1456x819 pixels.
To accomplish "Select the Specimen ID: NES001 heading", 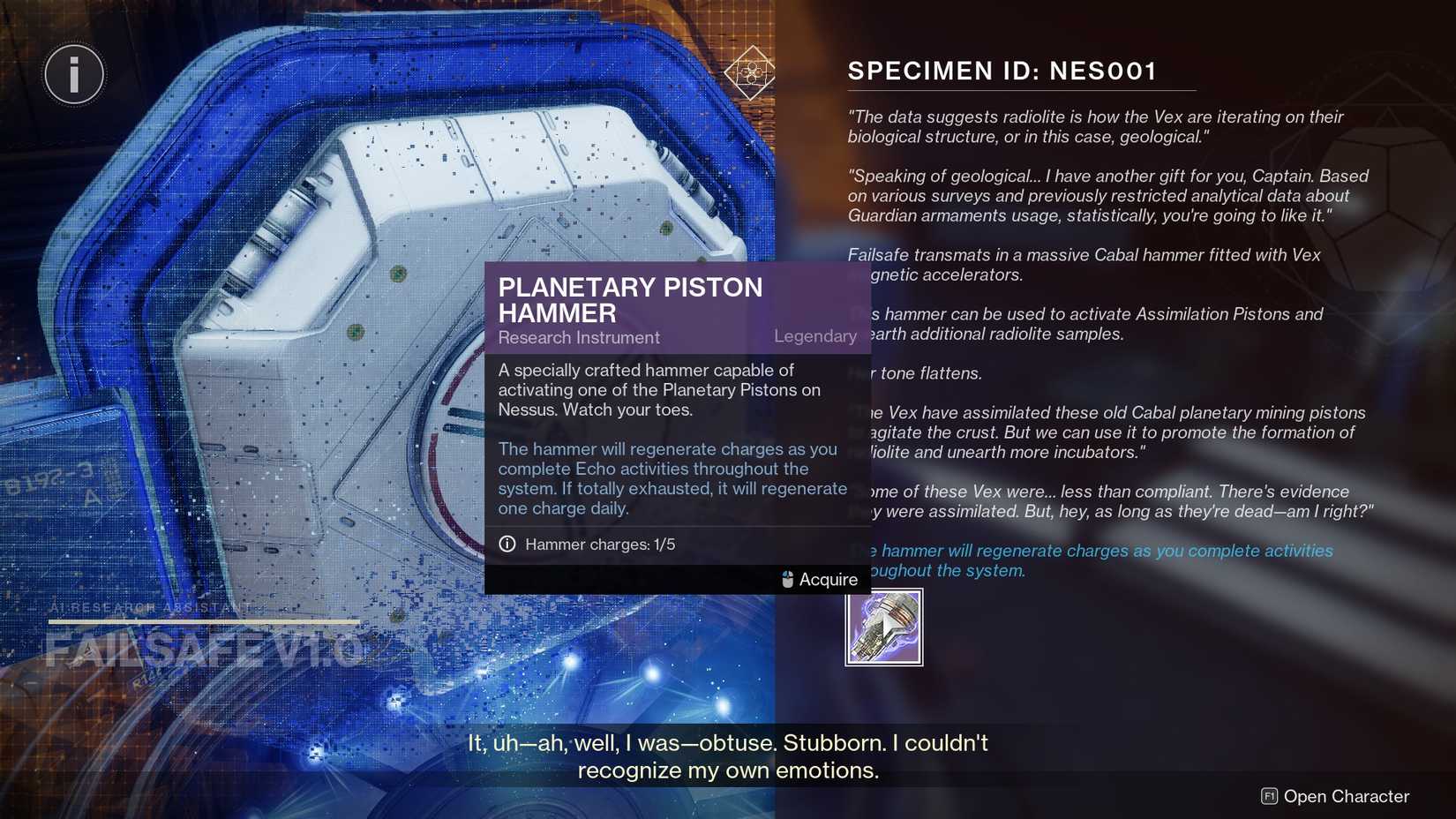I will (x=1002, y=71).
